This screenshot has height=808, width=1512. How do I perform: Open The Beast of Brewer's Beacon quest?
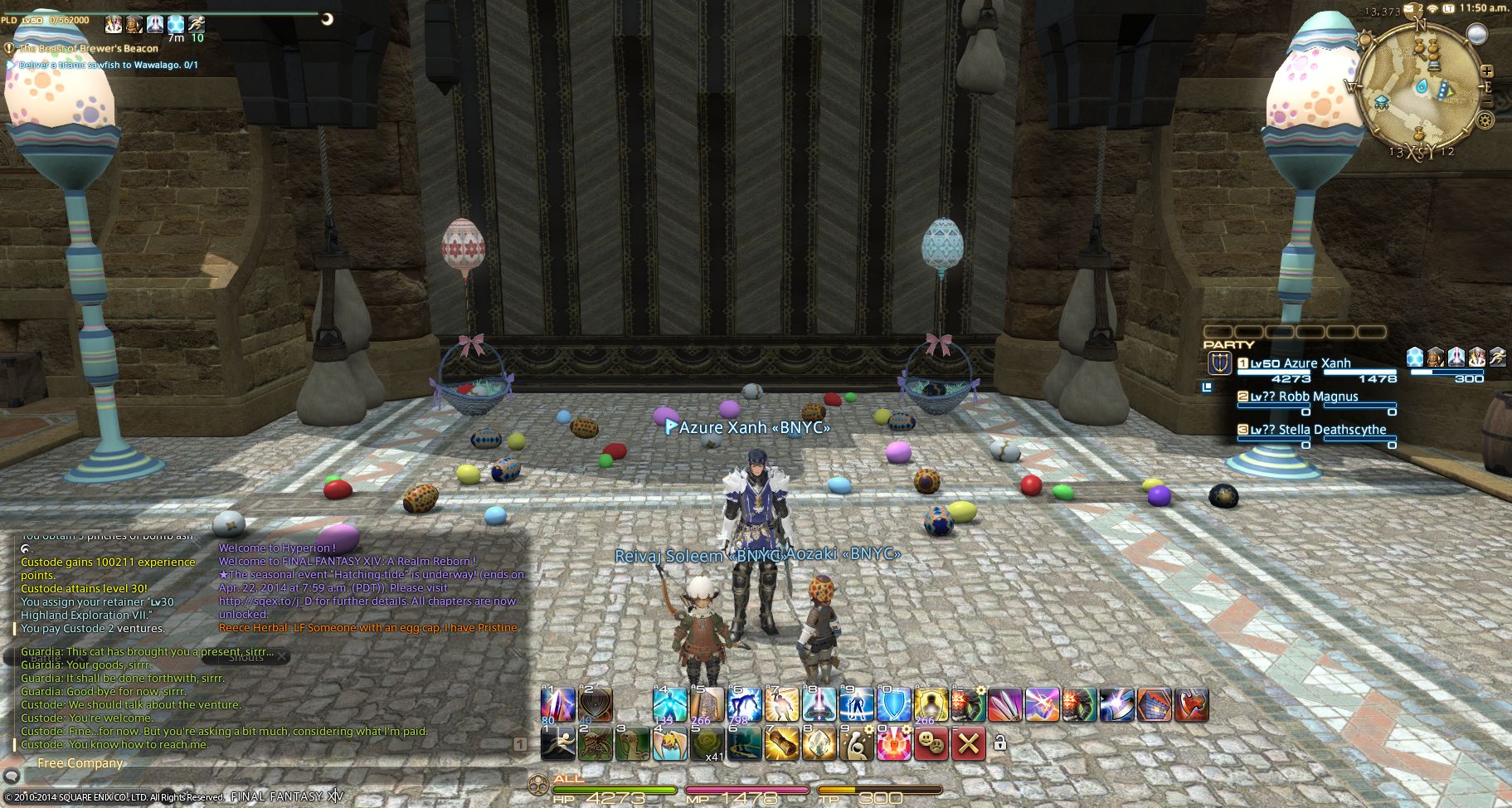click(x=89, y=48)
